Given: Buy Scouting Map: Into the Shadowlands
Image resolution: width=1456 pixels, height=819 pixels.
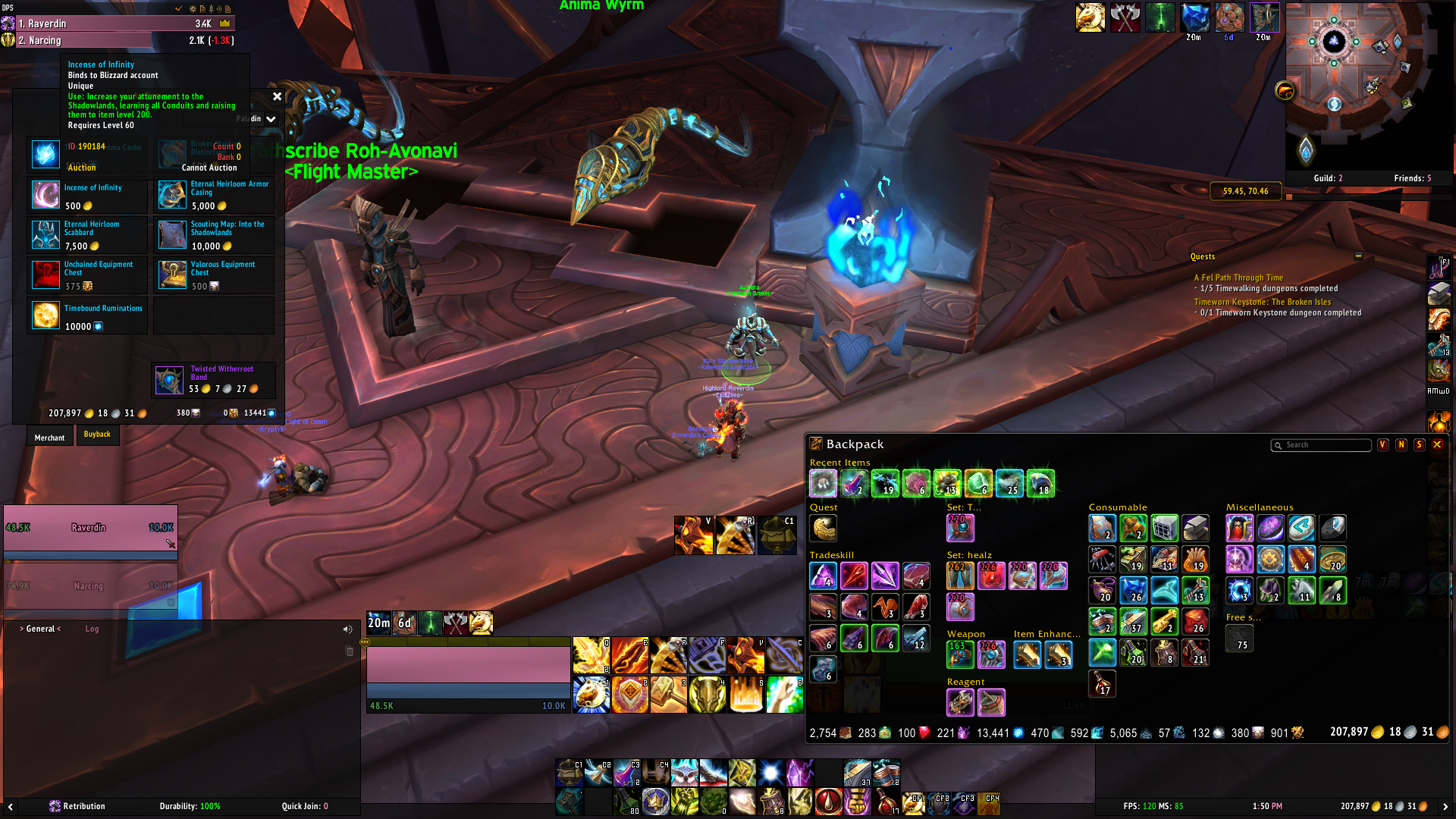Looking at the screenshot, I should 172,235.
